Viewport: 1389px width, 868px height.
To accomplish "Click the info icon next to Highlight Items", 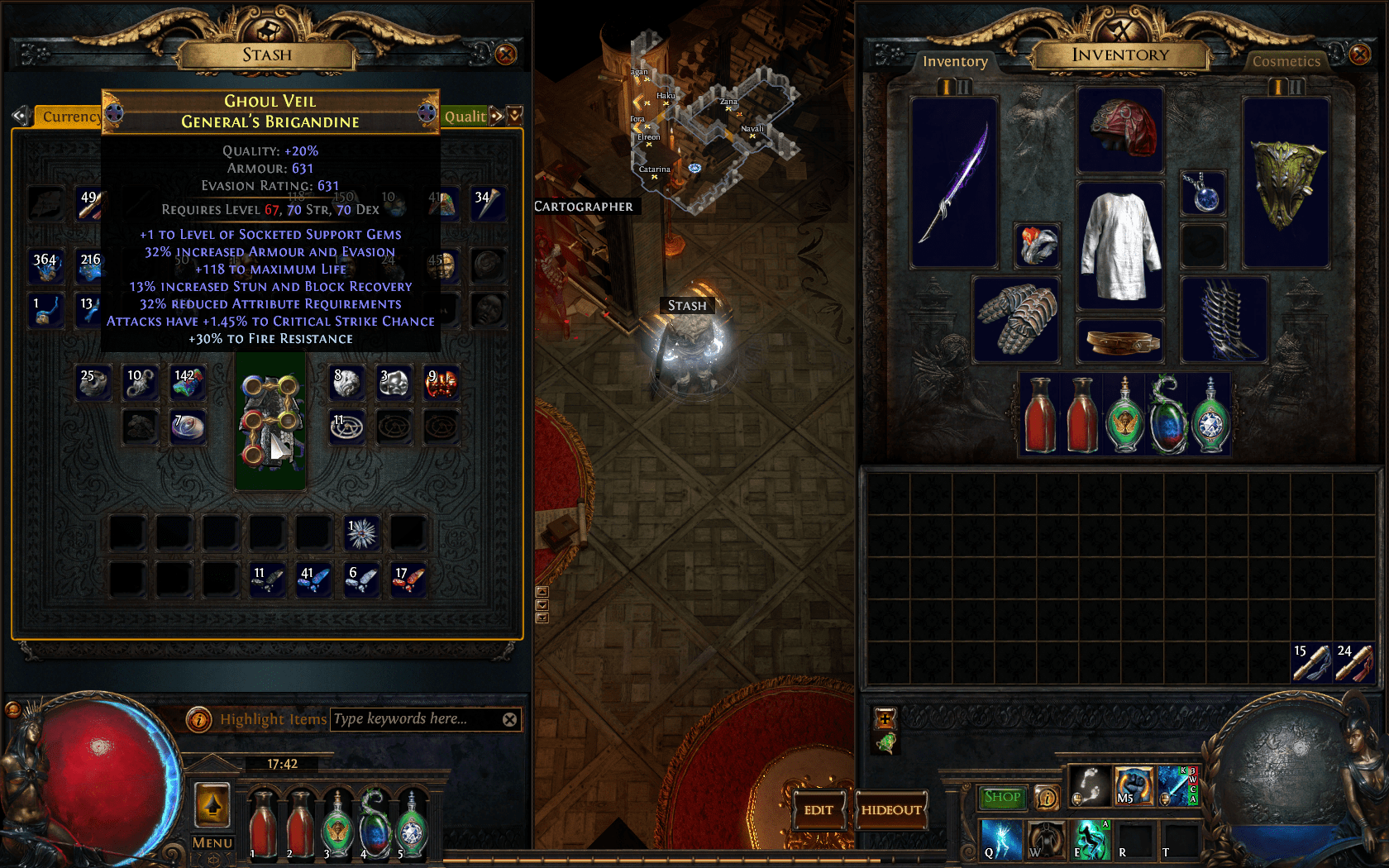I will coord(198,719).
